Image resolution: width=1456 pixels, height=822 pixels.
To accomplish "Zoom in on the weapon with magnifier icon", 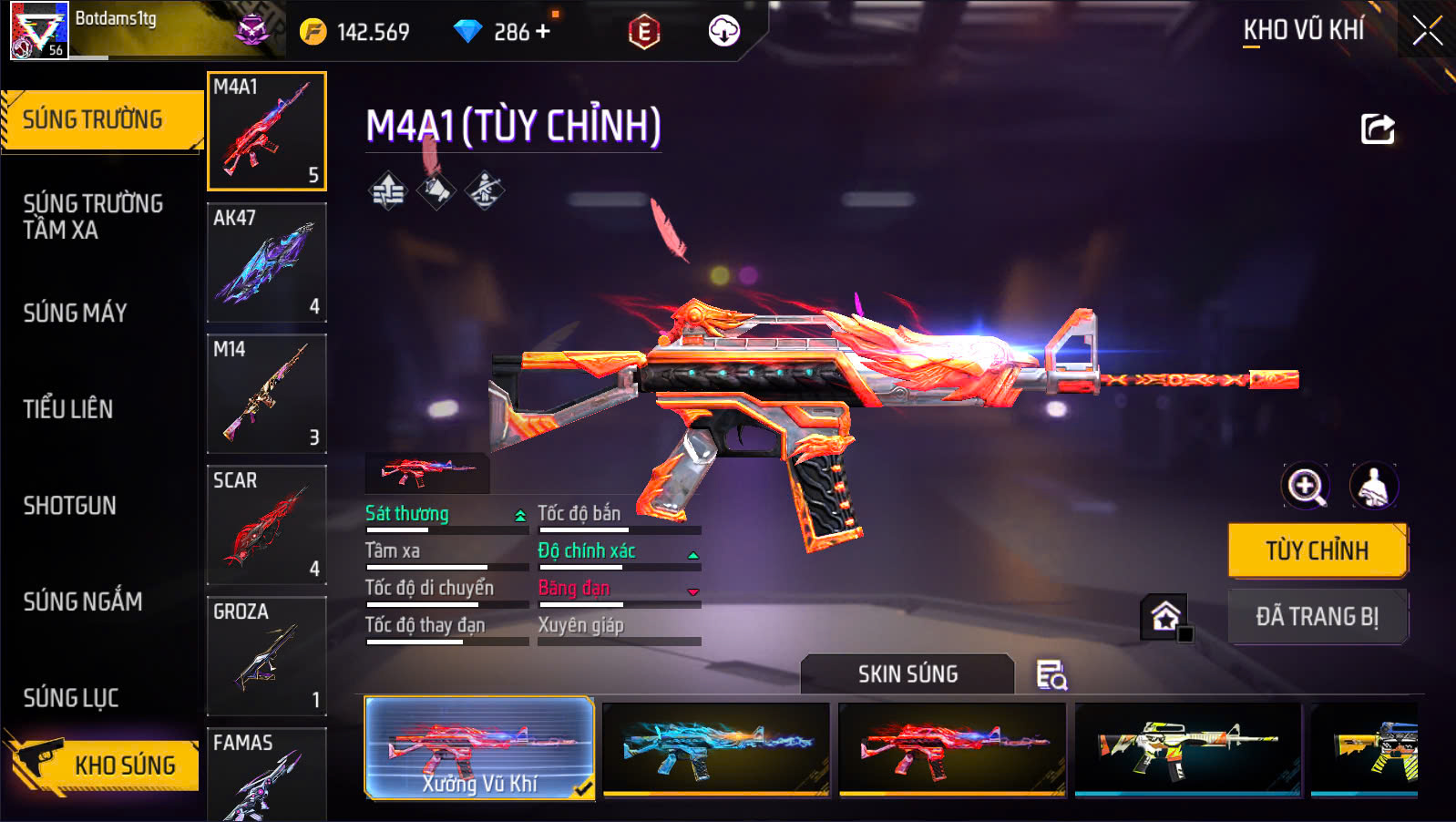I will 1305,486.
